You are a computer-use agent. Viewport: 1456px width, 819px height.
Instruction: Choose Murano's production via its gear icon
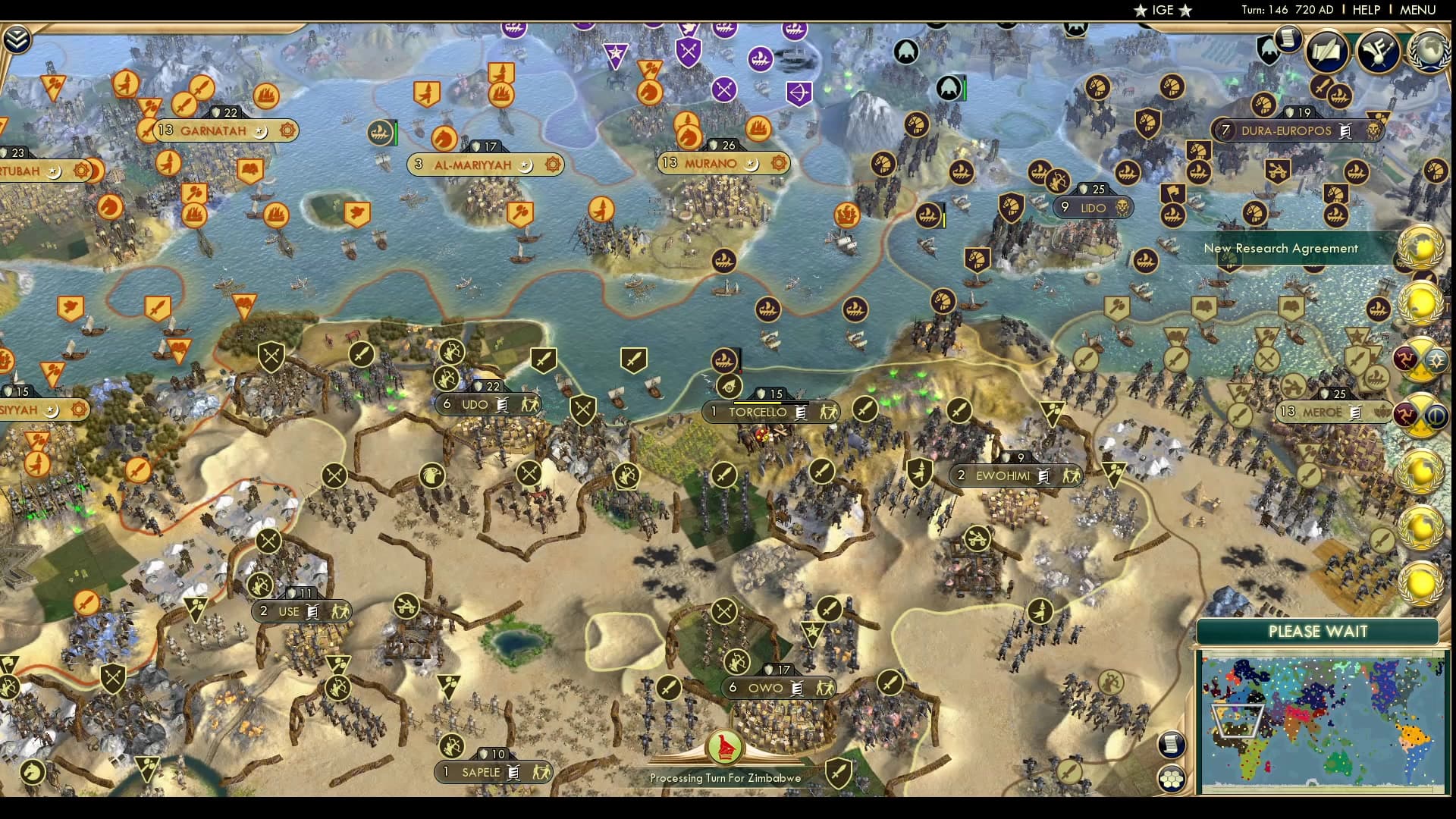(778, 163)
